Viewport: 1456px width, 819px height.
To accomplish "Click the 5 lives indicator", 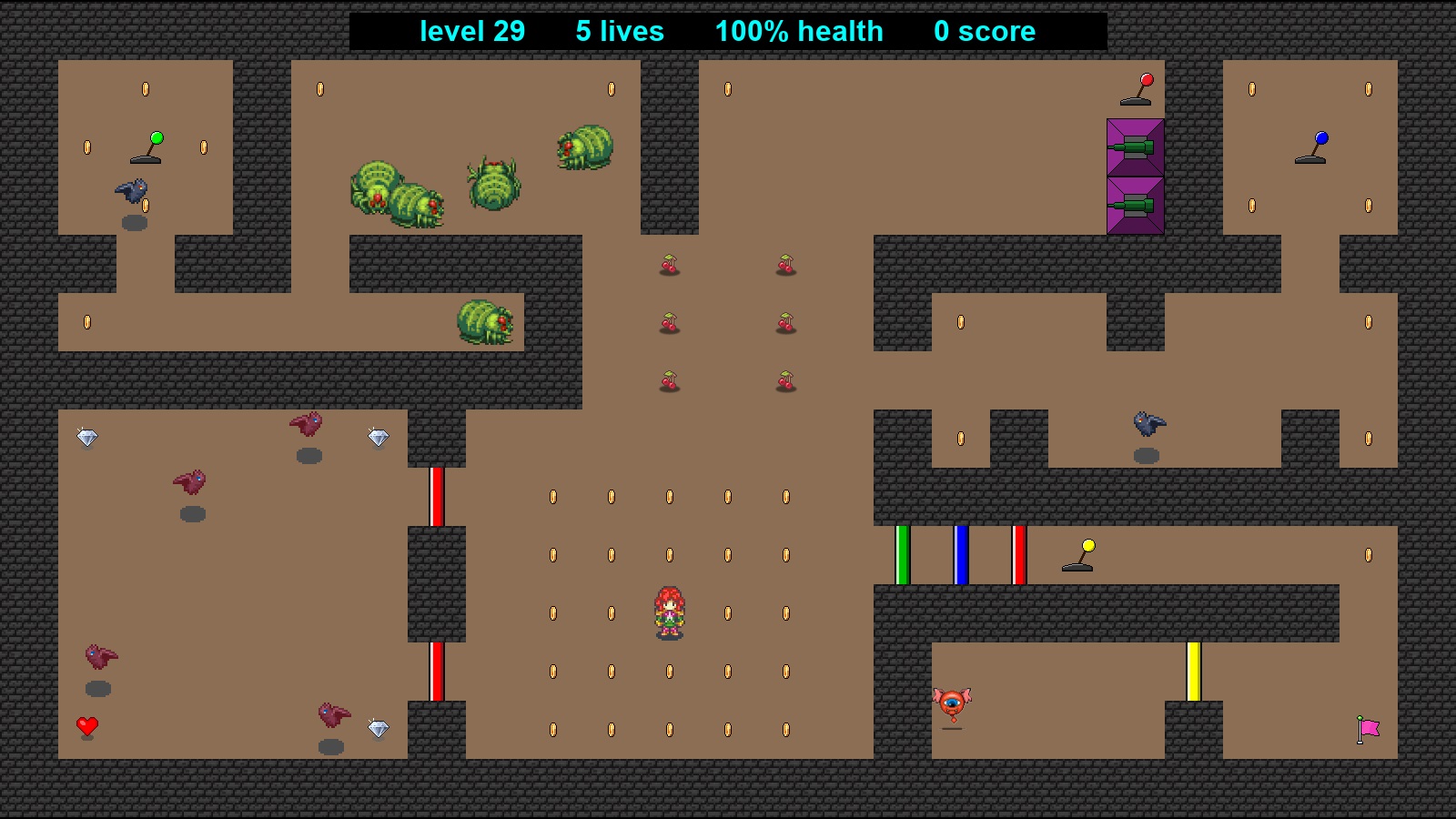I will (618, 31).
